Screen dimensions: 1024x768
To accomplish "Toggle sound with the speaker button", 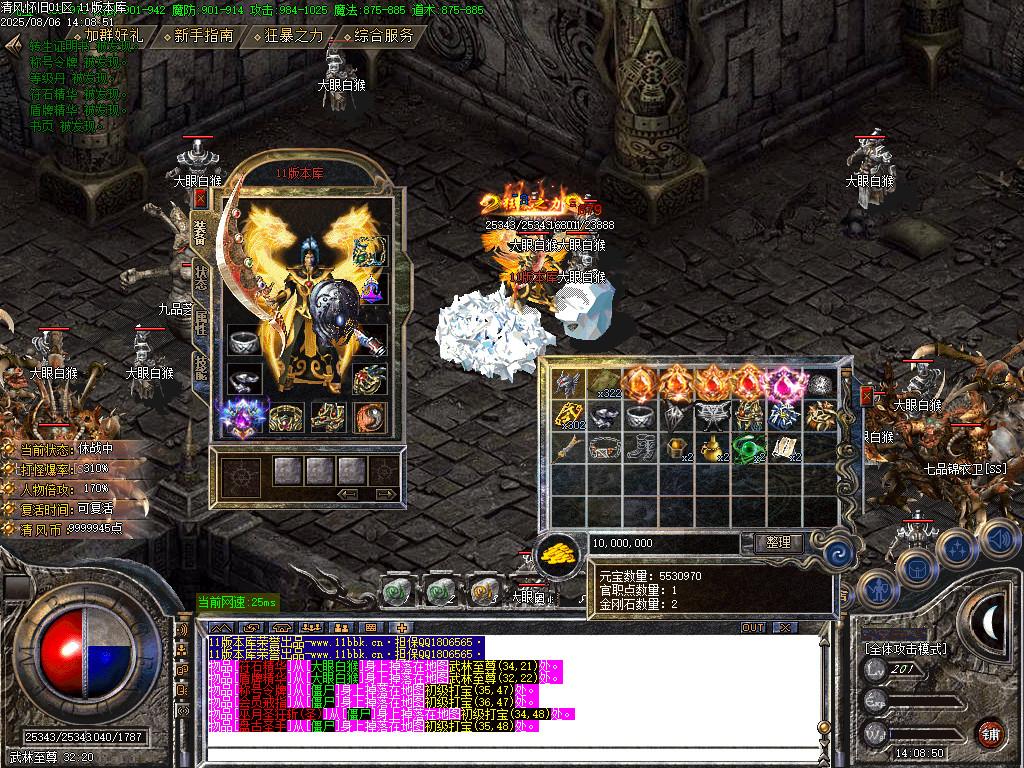I will tap(996, 540).
